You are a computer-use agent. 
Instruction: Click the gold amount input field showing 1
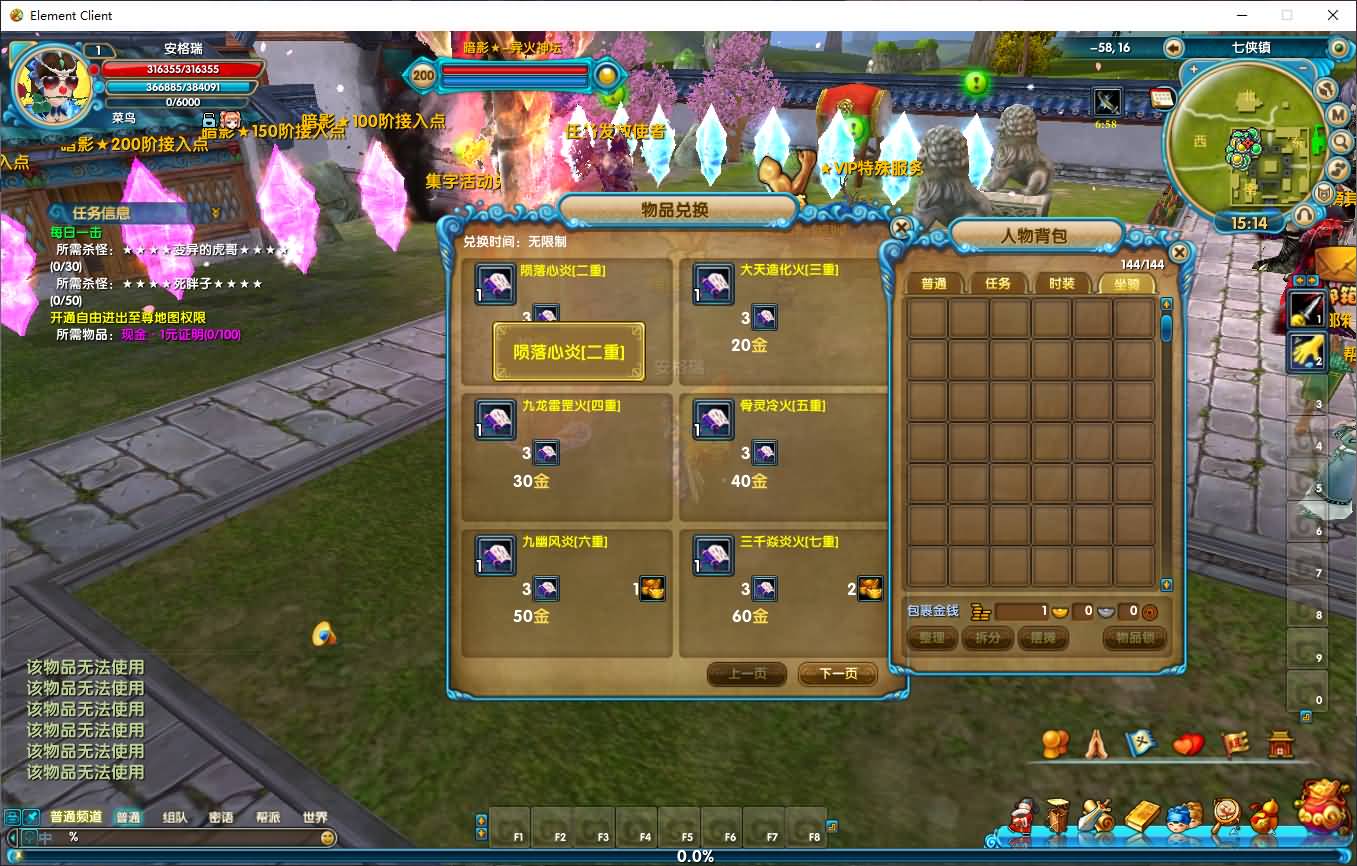tap(1020, 611)
